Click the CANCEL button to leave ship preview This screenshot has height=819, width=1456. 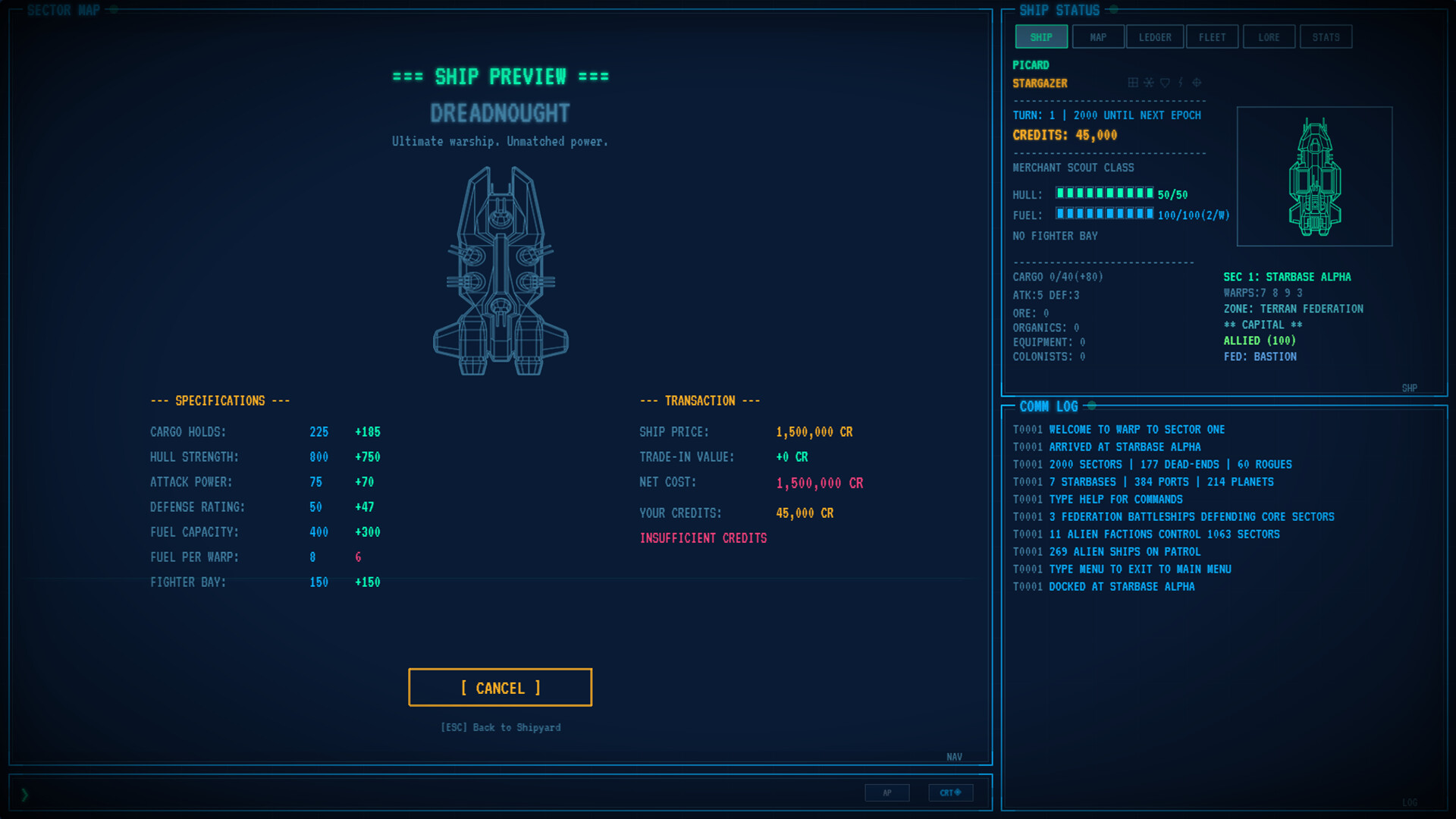[500, 687]
